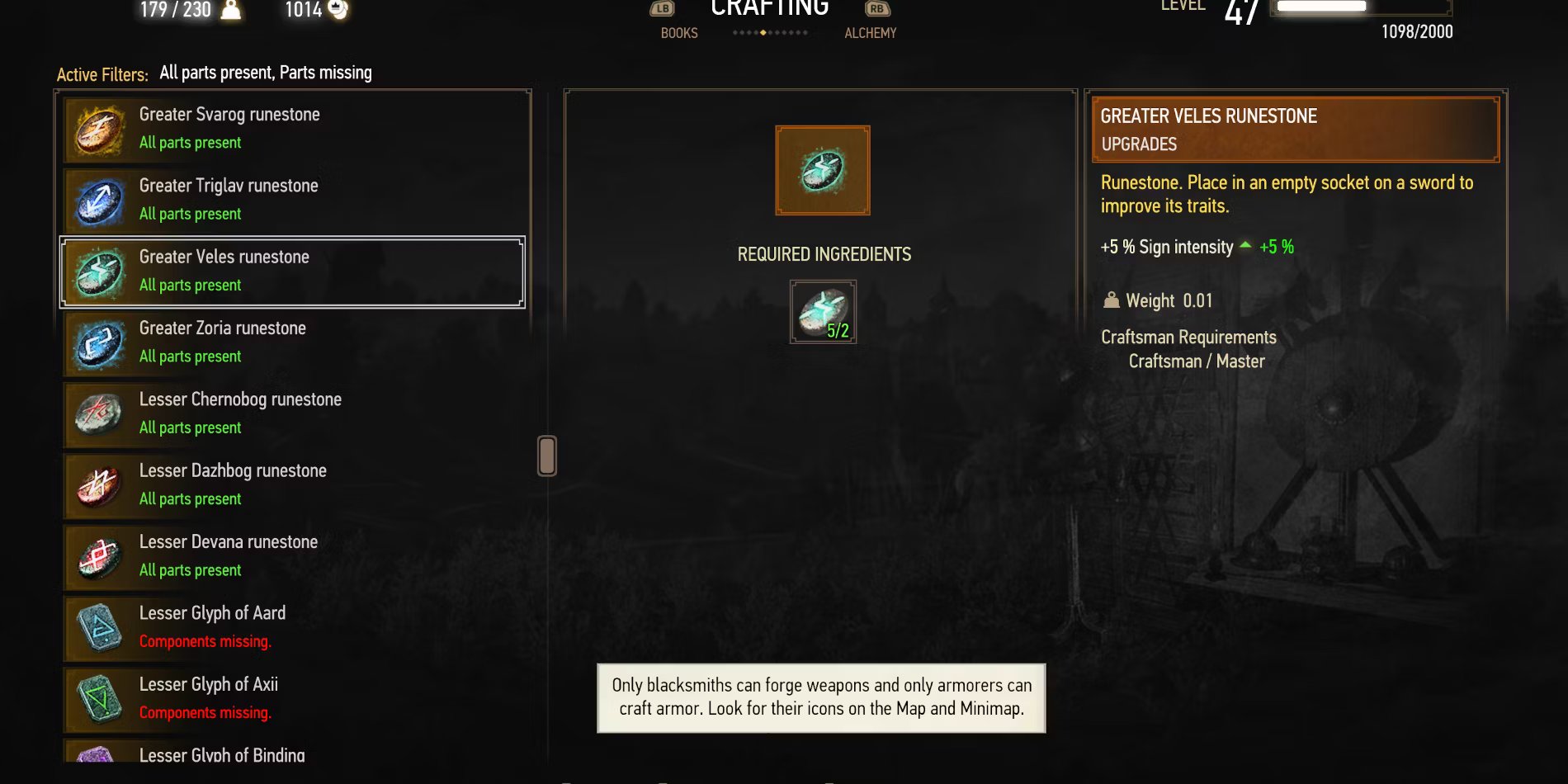Image resolution: width=1568 pixels, height=784 pixels.
Task: Click the Lesser Glyph of Axii icon
Action: [x=98, y=697]
